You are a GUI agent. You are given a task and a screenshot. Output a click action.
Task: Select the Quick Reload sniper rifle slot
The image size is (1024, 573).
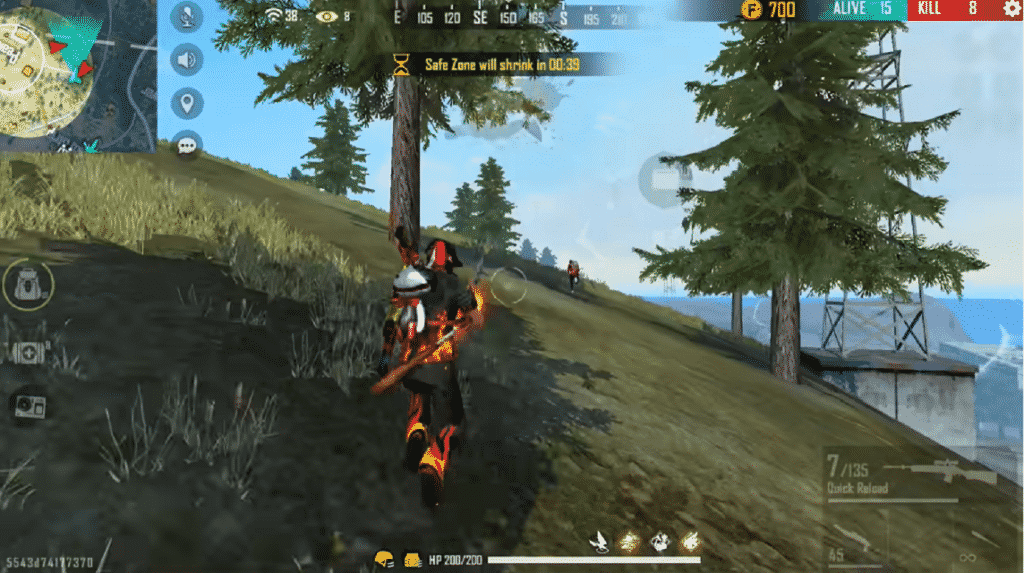tap(910, 476)
